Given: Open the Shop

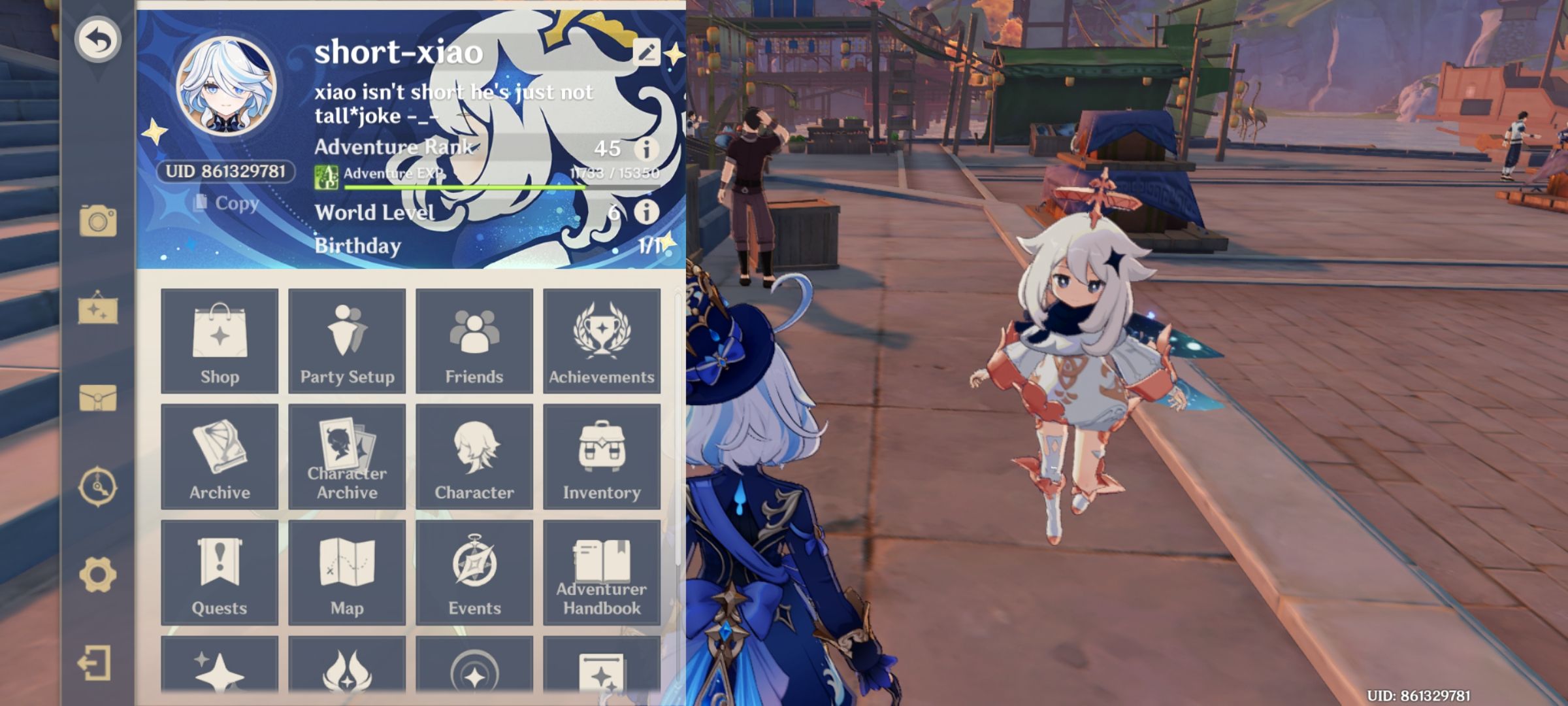Looking at the screenshot, I should 220,340.
